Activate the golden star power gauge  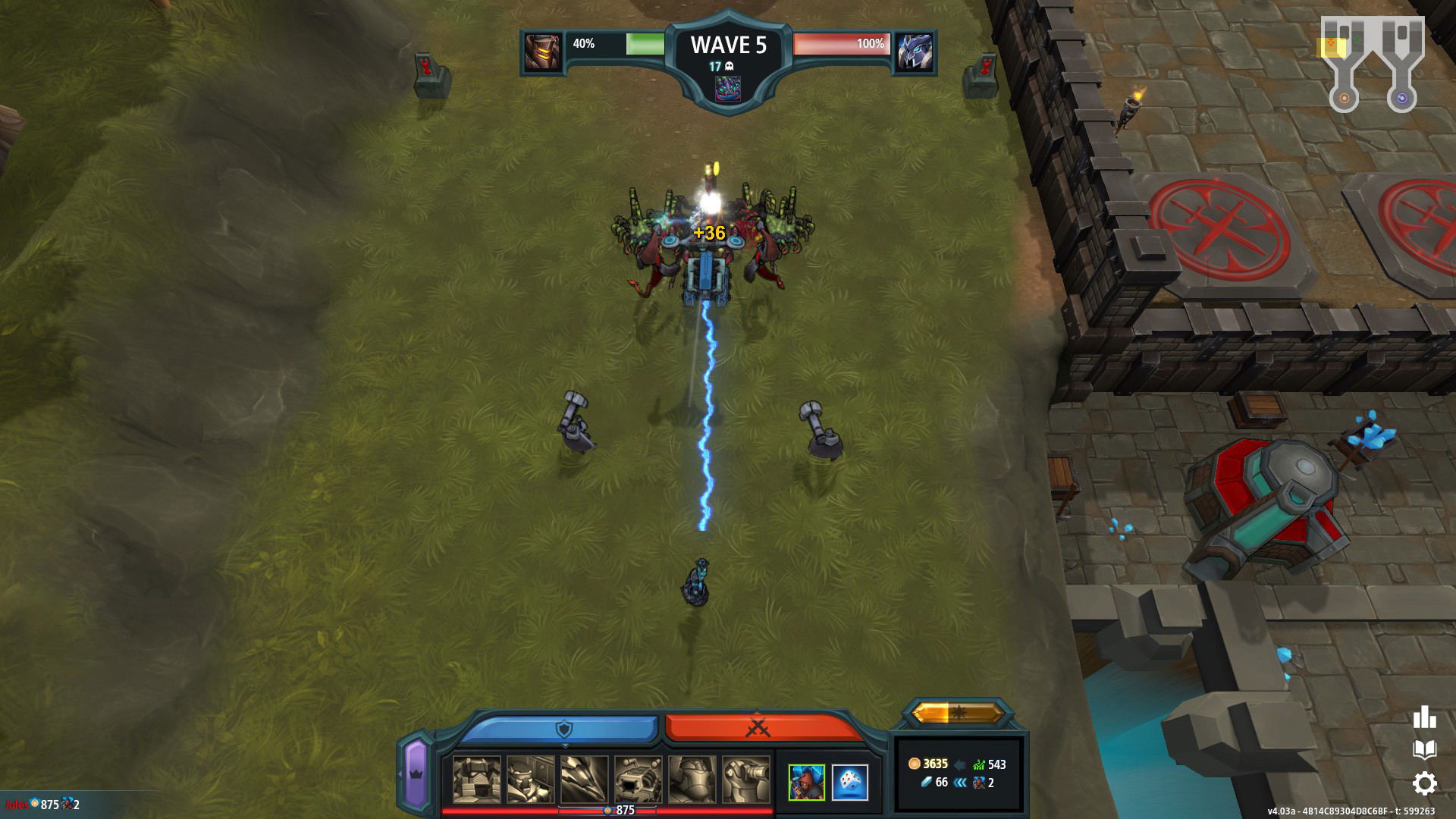(959, 713)
